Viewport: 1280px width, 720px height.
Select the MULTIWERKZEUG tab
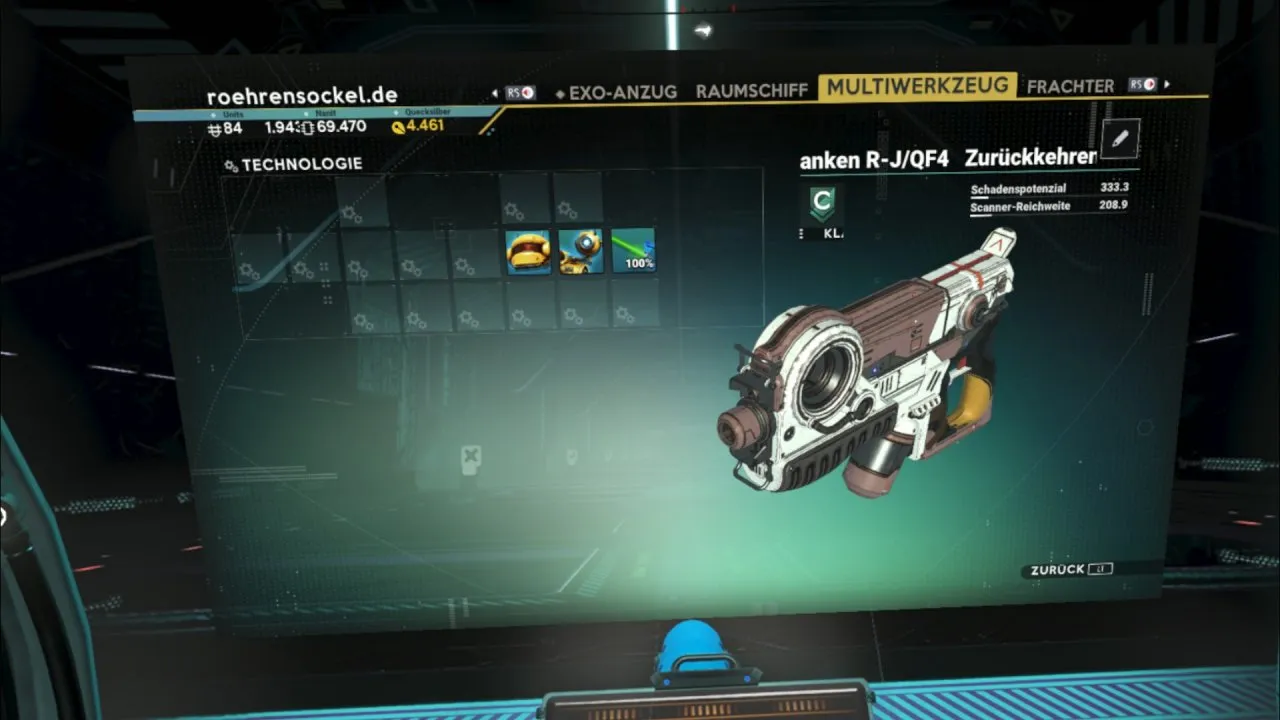(x=917, y=87)
